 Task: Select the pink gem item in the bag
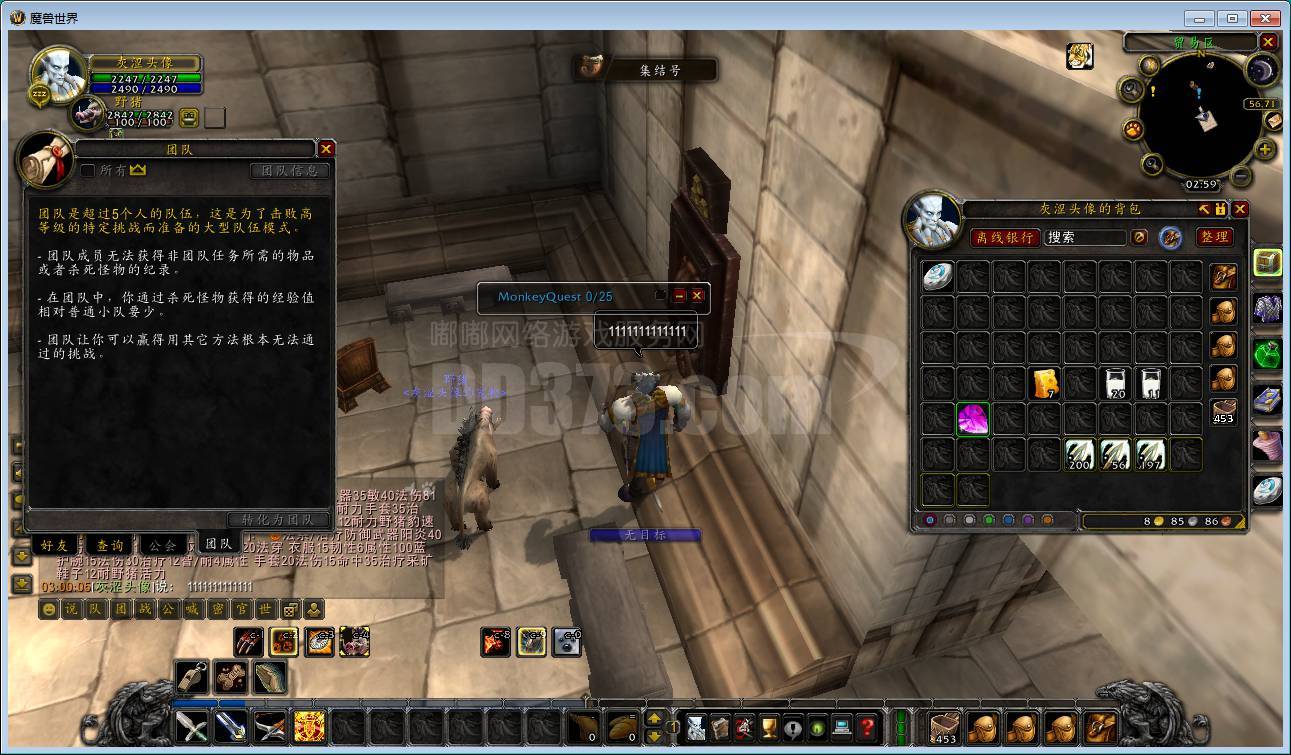(973, 419)
